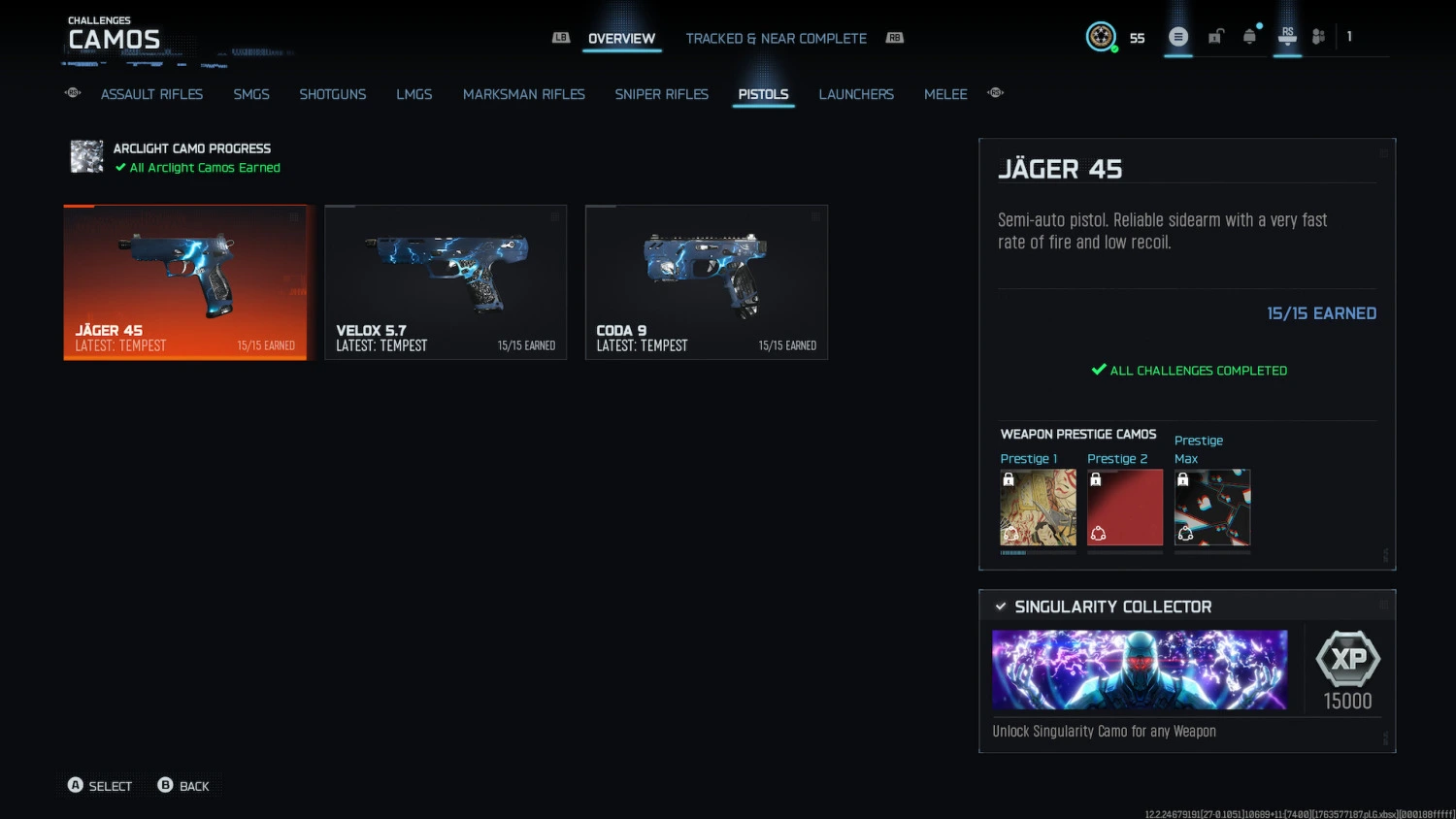Image resolution: width=1456 pixels, height=819 pixels.
Task: Open the menu icon with horizontal lines
Action: click(x=1177, y=36)
